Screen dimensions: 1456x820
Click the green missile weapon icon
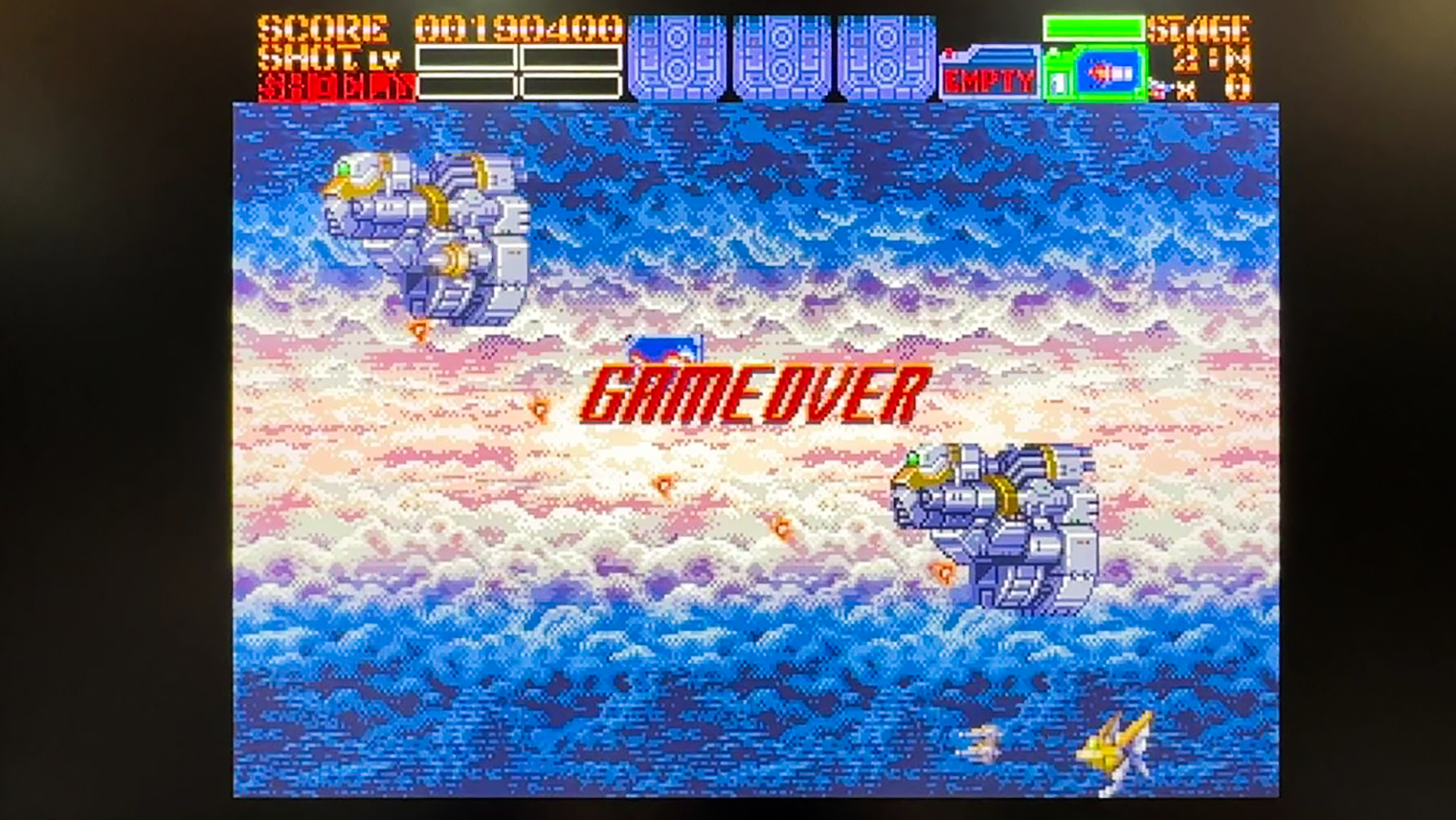pyautogui.click(x=1094, y=72)
